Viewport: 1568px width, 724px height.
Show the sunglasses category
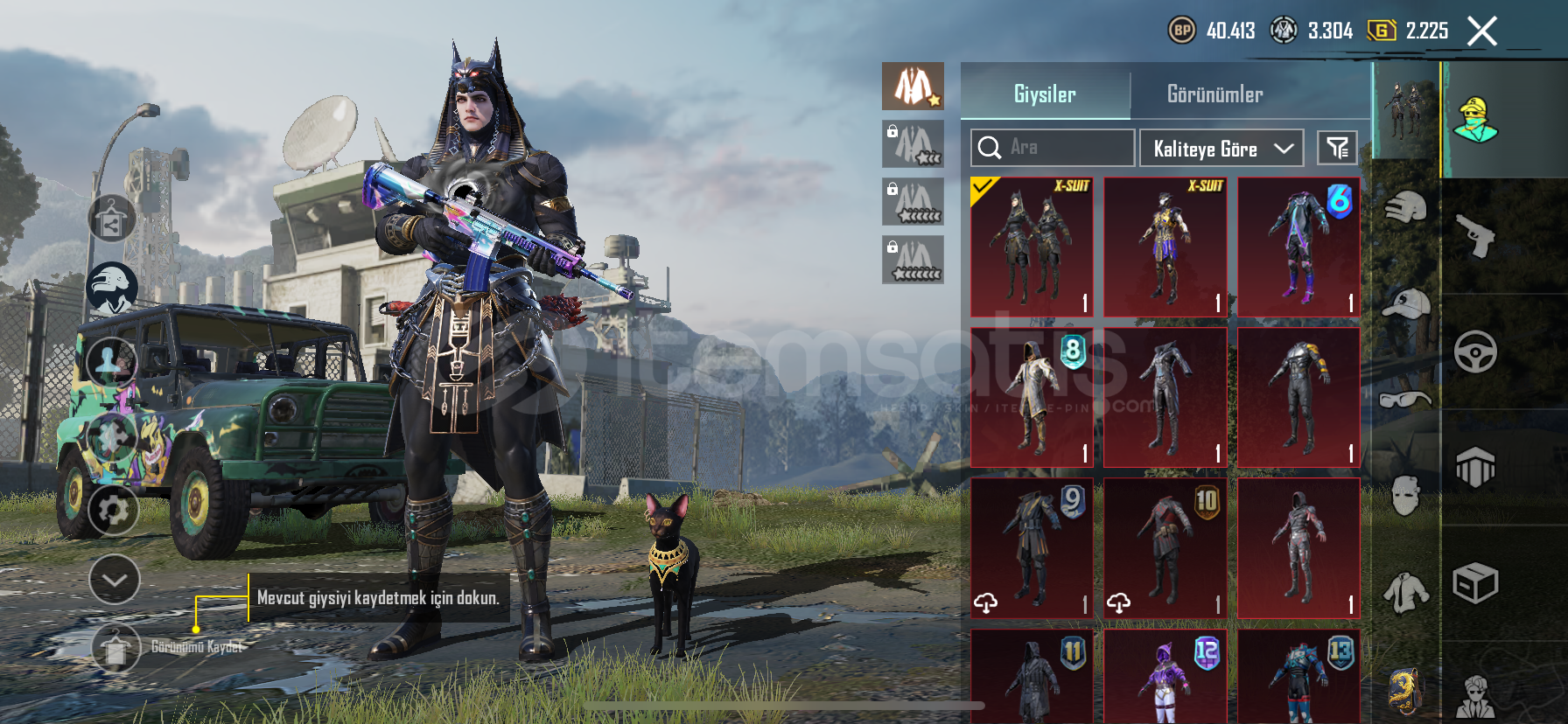click(x=1405, y=400)
